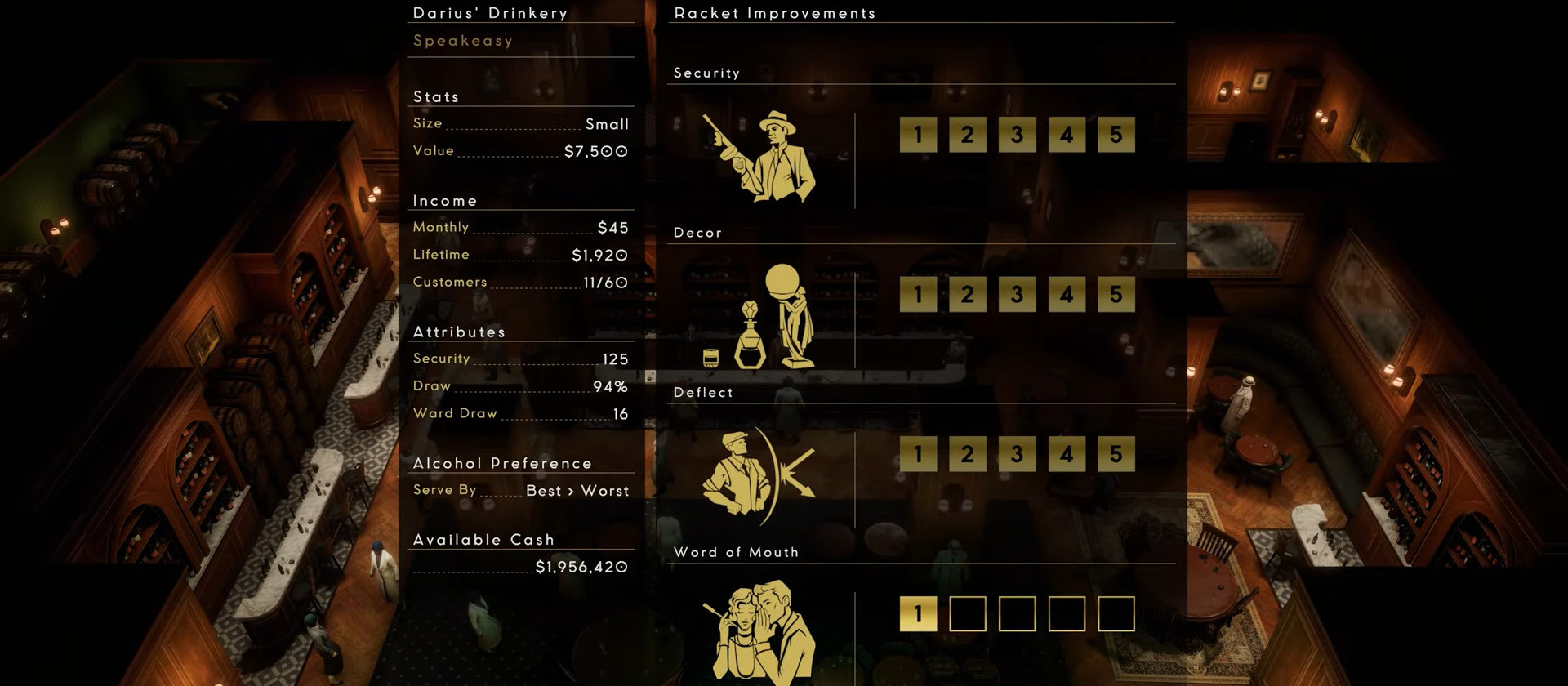Image resolution: width=1568 pixels, height=686 pixels.
Task: Choose Security upgrade level 3
Action: point(1017,135)
